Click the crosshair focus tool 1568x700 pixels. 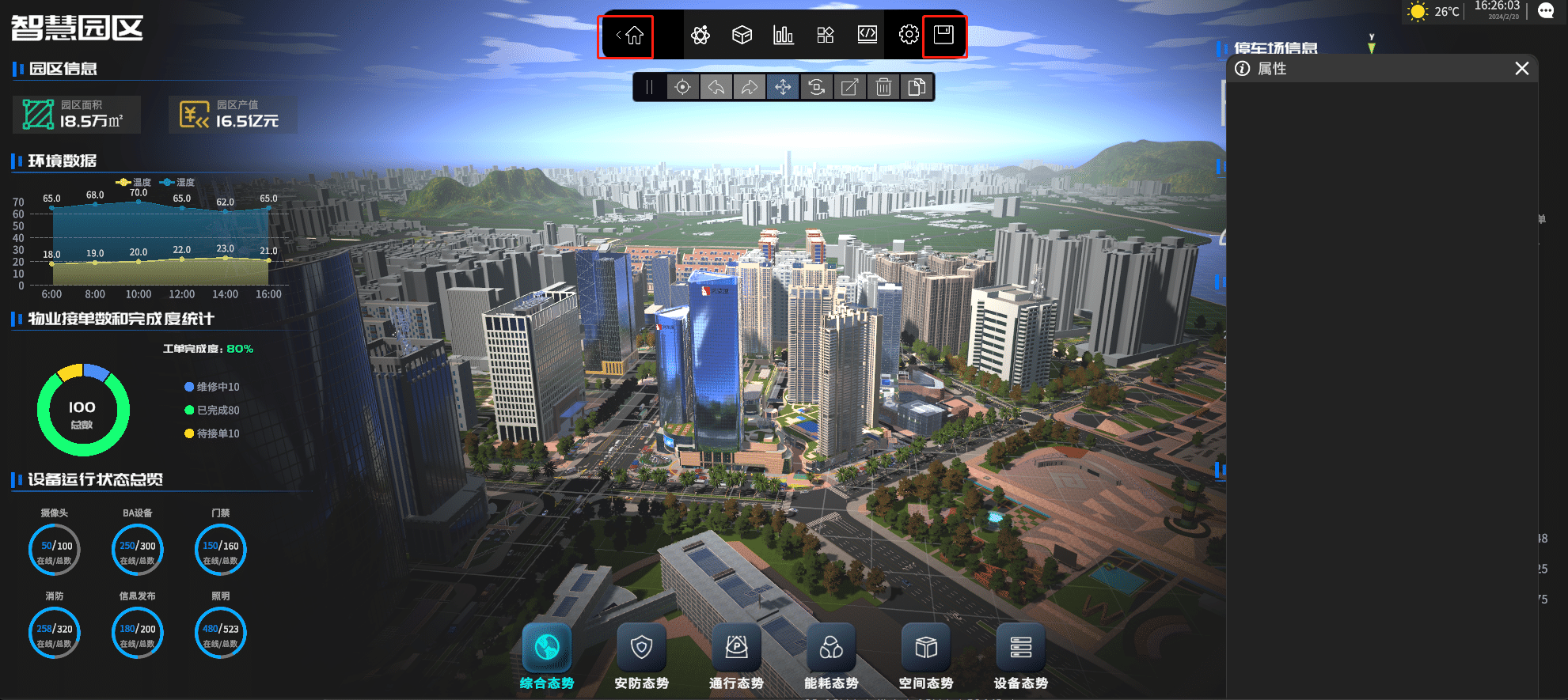(x=682, y=87)
